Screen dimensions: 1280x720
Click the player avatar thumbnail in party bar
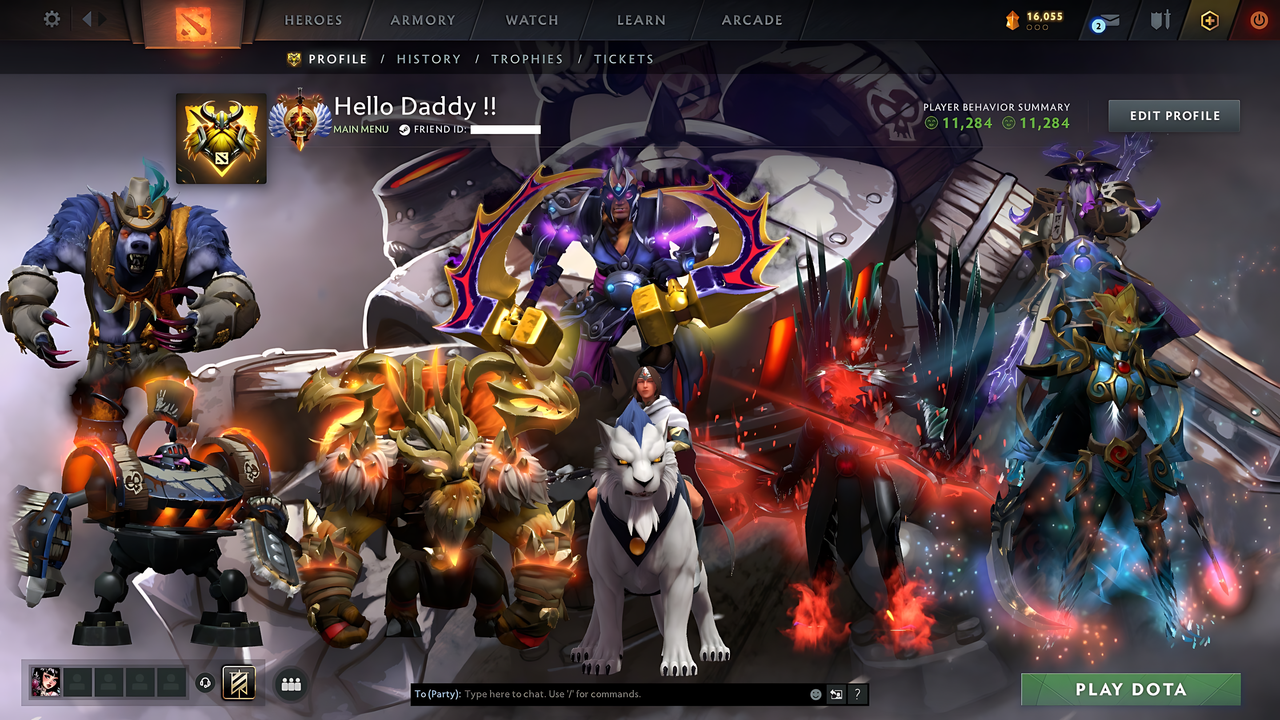tap(46, 681)
